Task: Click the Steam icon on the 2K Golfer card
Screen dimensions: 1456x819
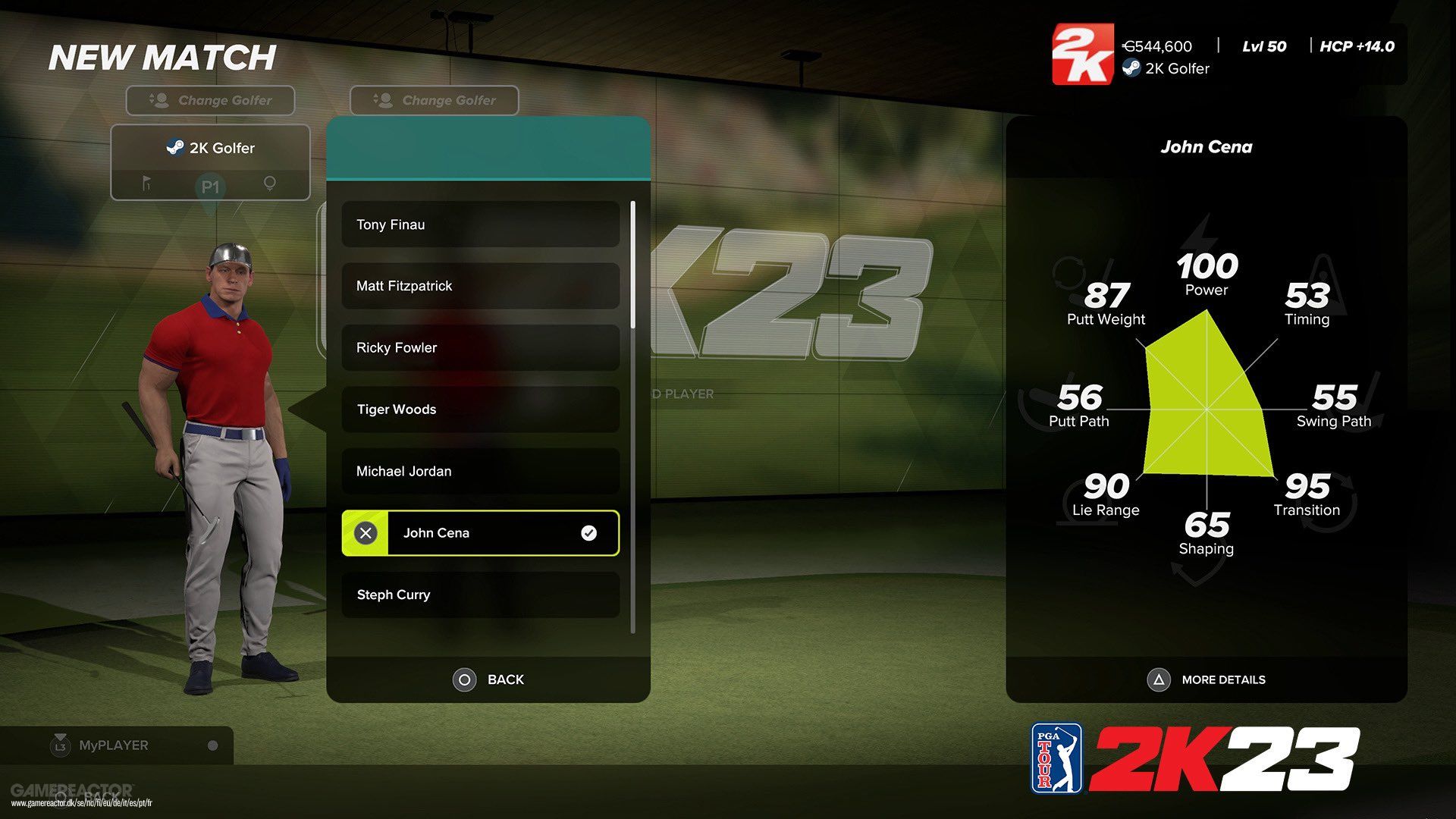Action: pyautogui.click(x=175, y=148)
